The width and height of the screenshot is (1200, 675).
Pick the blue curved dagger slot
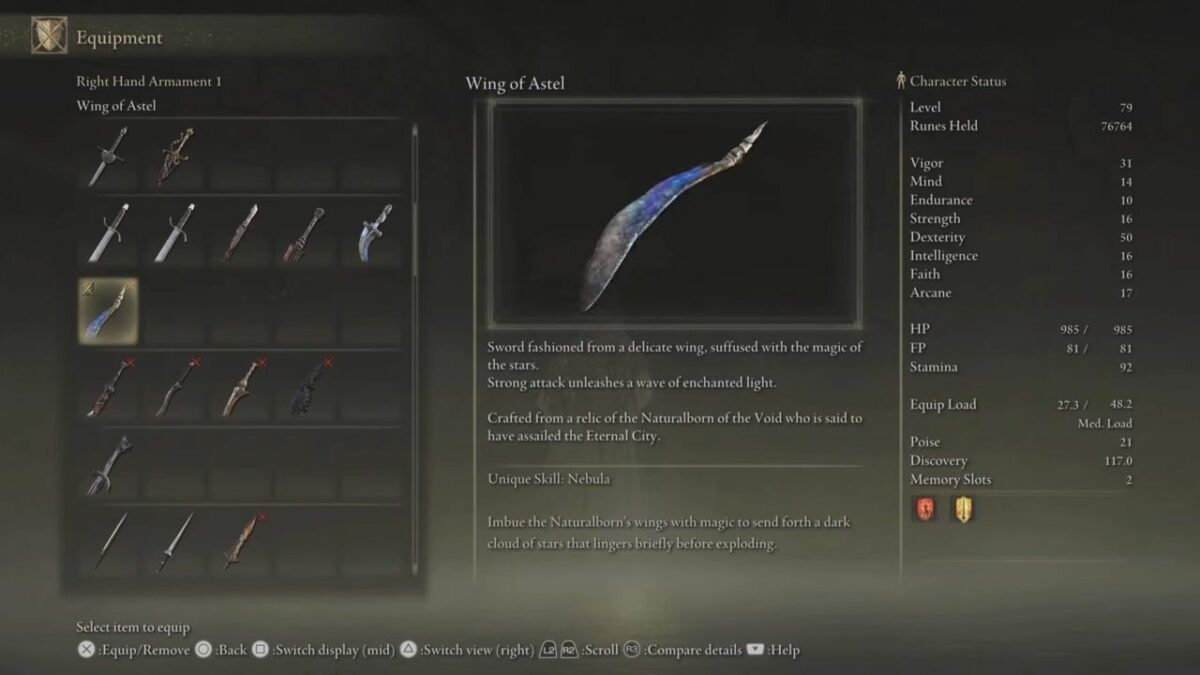click(374, 232)
